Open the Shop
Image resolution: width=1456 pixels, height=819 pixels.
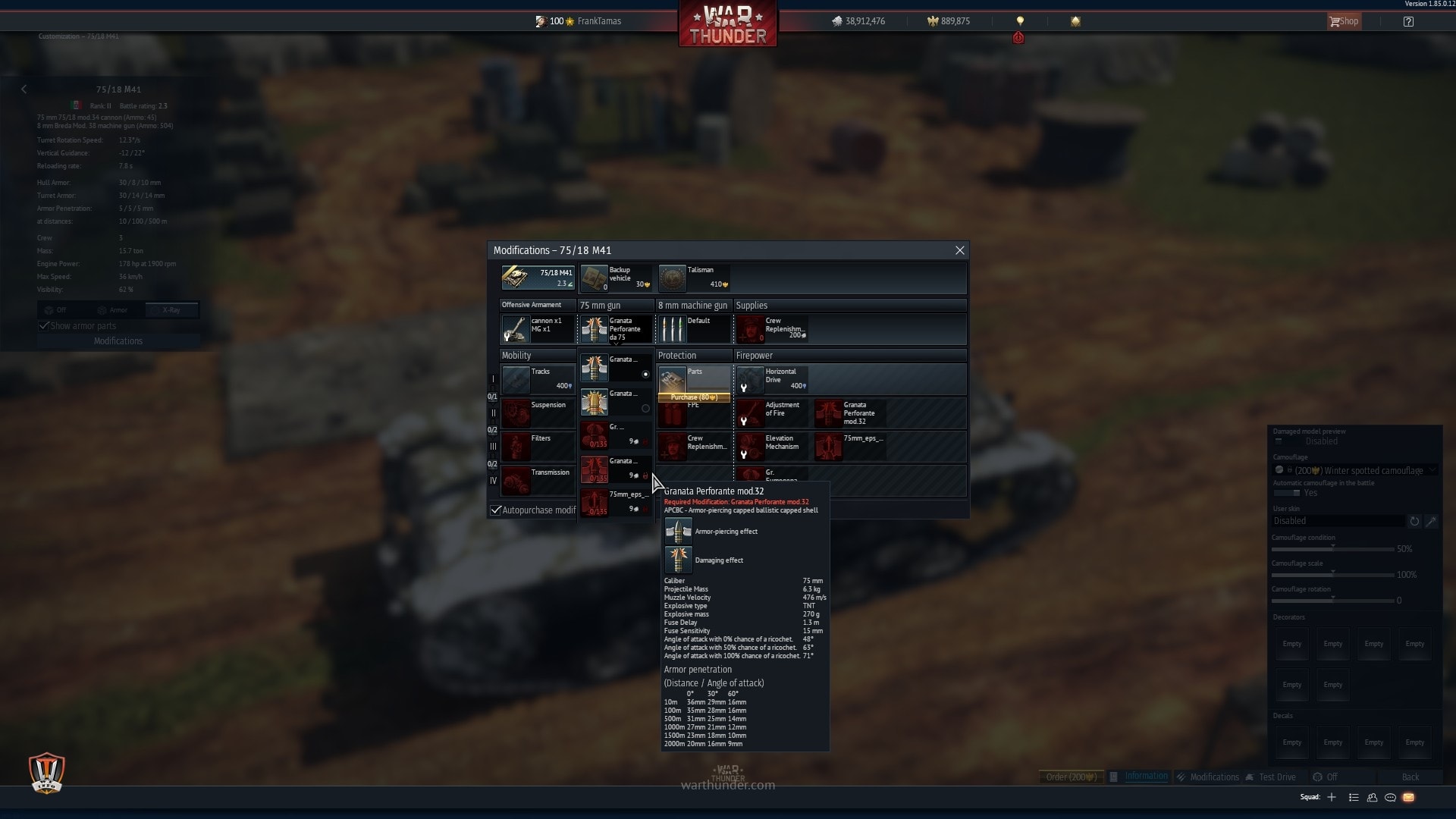click(x=1344, y=21)
